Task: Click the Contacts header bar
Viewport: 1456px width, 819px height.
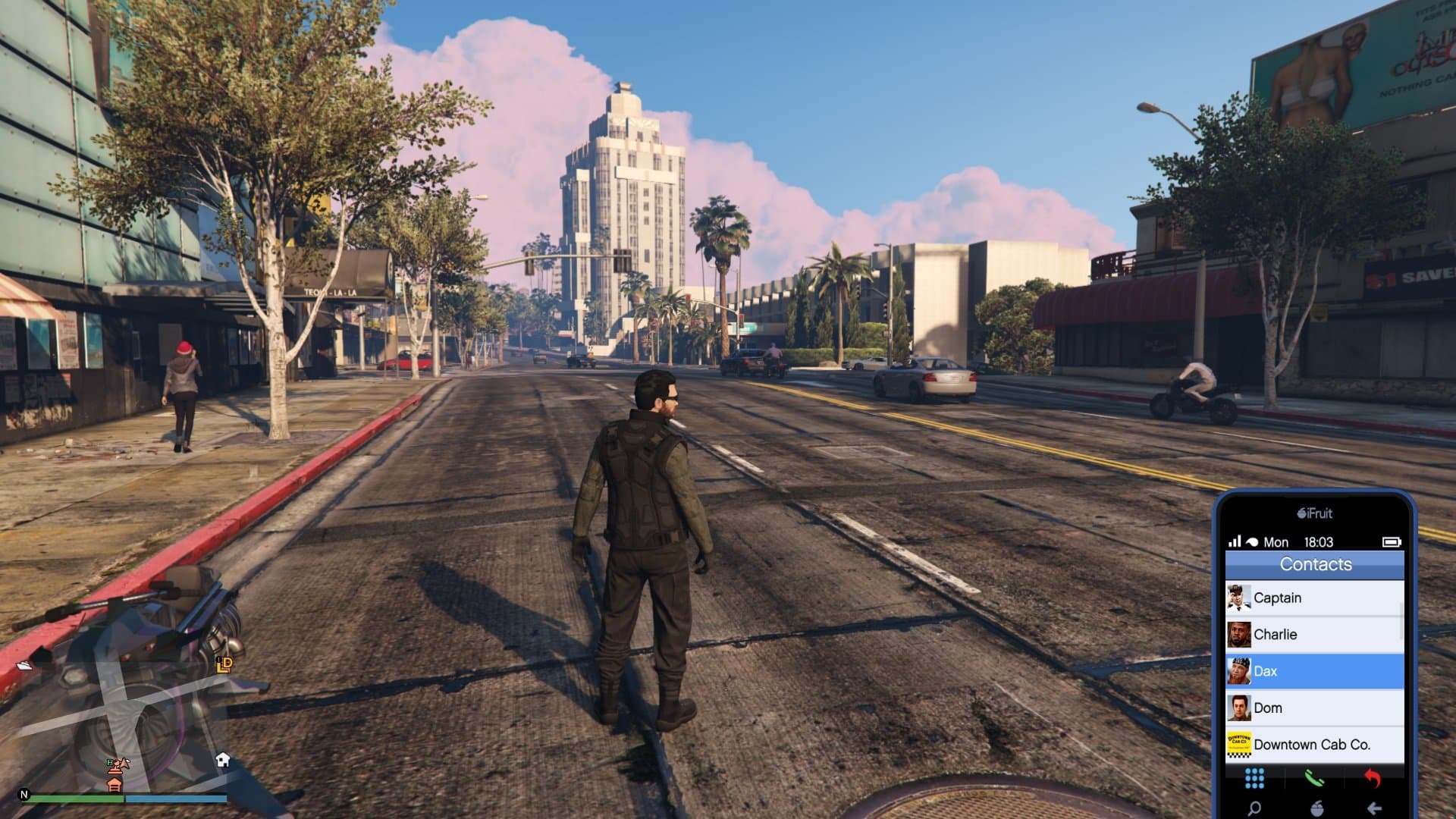Action: [1315, 564]
